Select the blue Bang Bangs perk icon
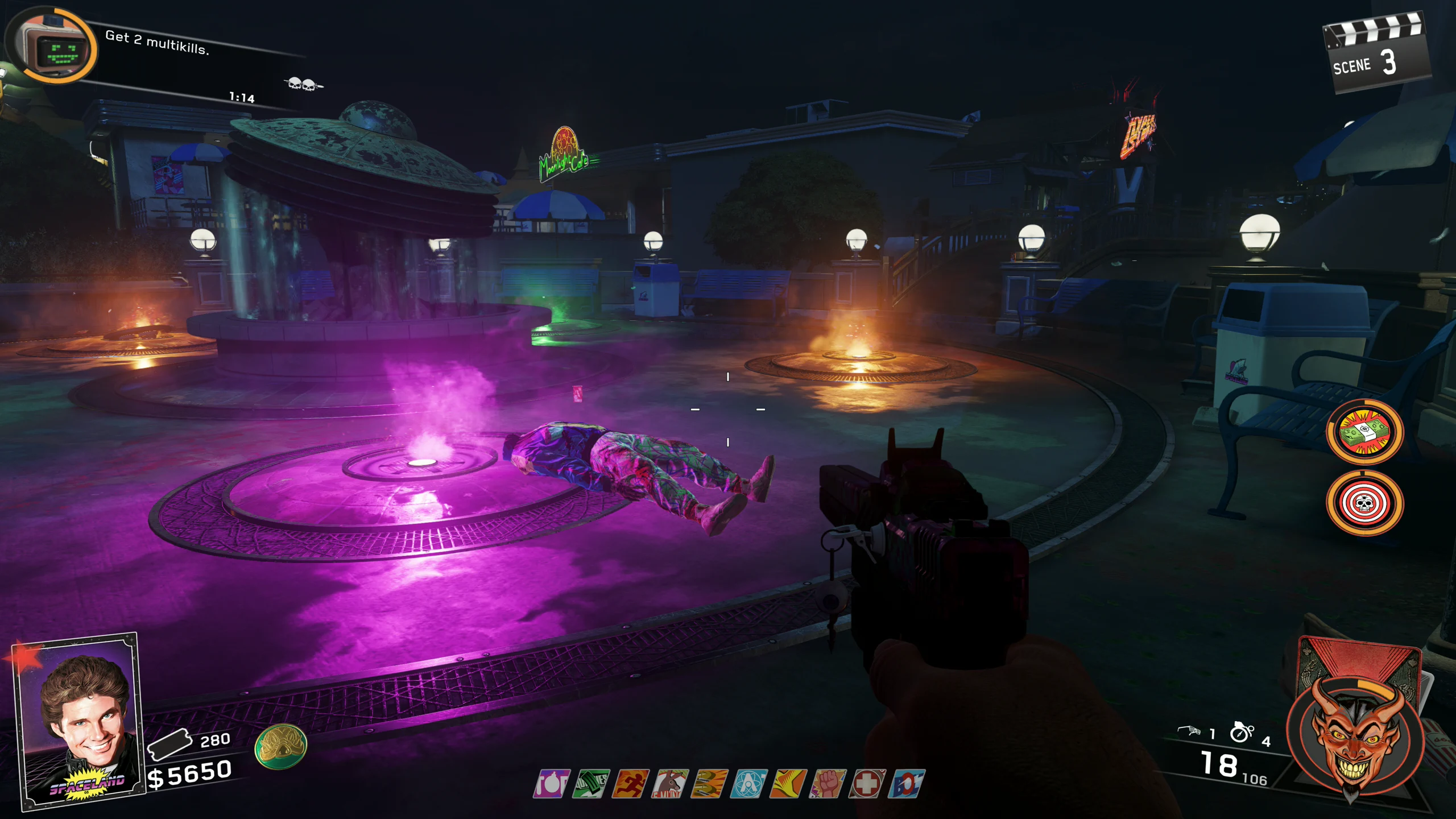1456x819 pixels. point(907,784)
